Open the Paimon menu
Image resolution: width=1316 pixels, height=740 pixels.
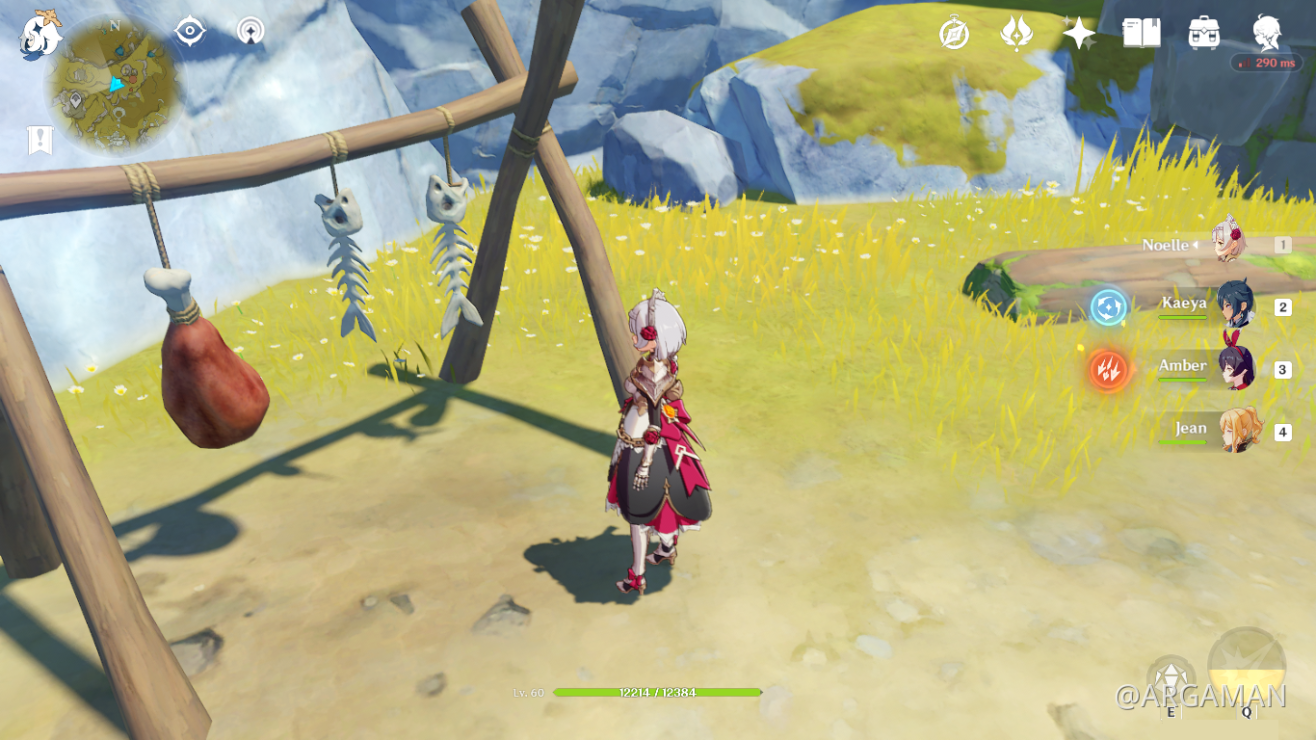pyautogui.click(x=40, y=34)
